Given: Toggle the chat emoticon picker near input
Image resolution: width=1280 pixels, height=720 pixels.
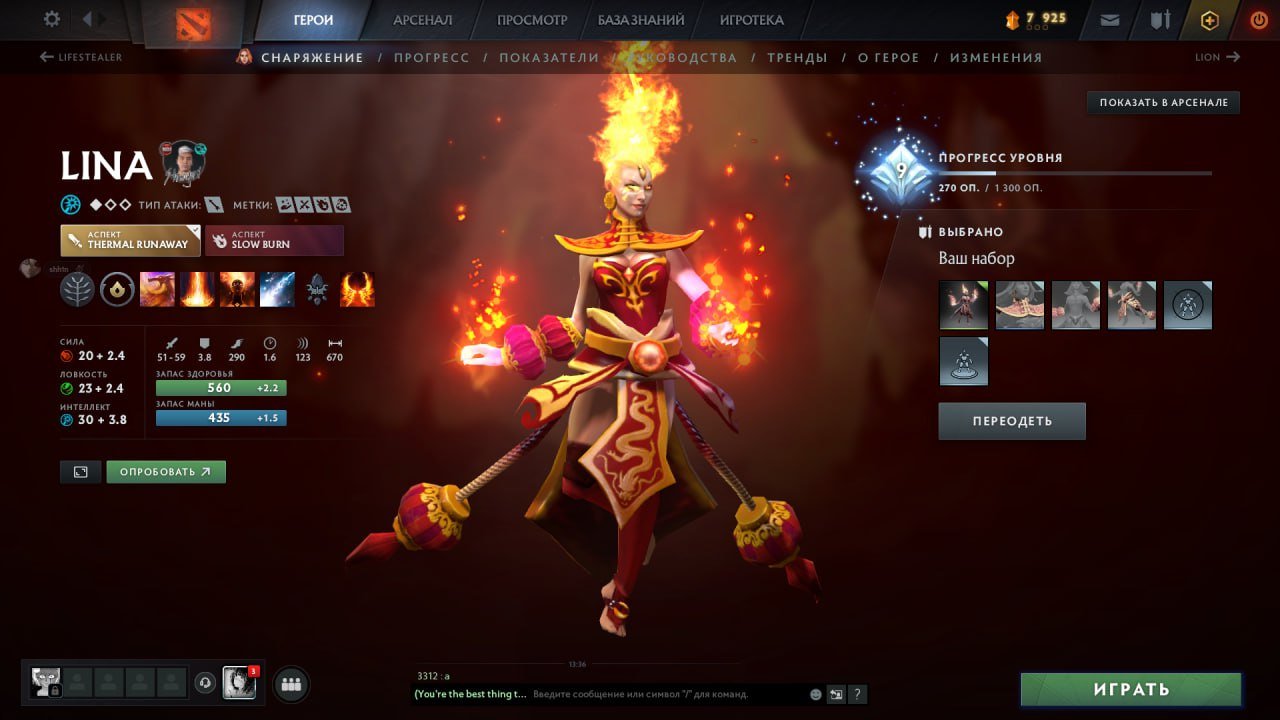Looking at the screenshot, I should [814, 694].
